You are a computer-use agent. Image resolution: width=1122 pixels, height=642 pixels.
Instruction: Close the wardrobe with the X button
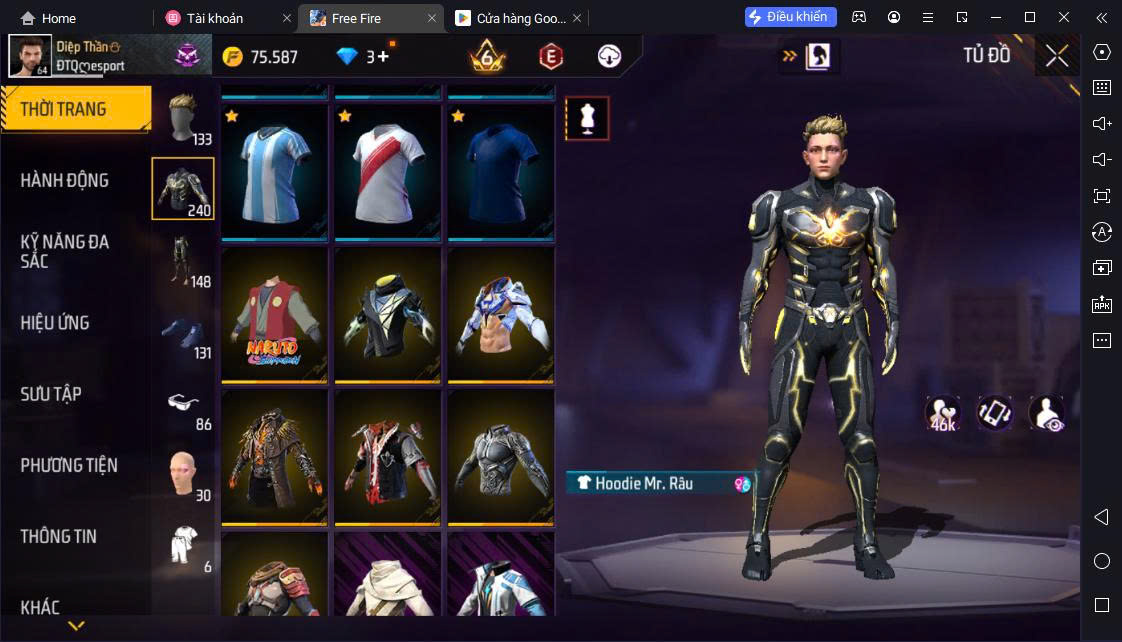click(x=1057, y=56)
